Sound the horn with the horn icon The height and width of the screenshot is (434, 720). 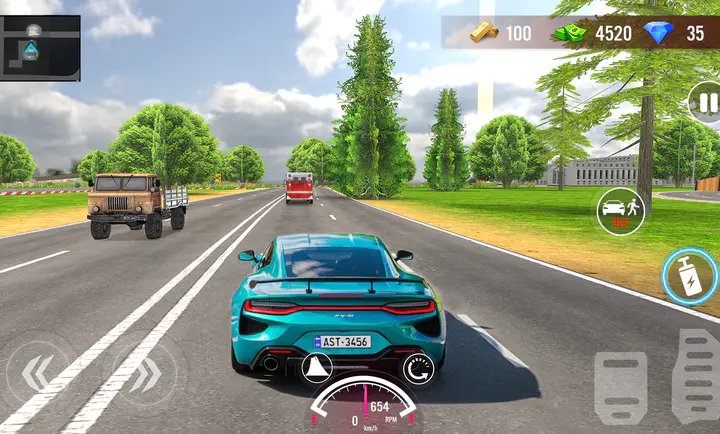point(318,368)
